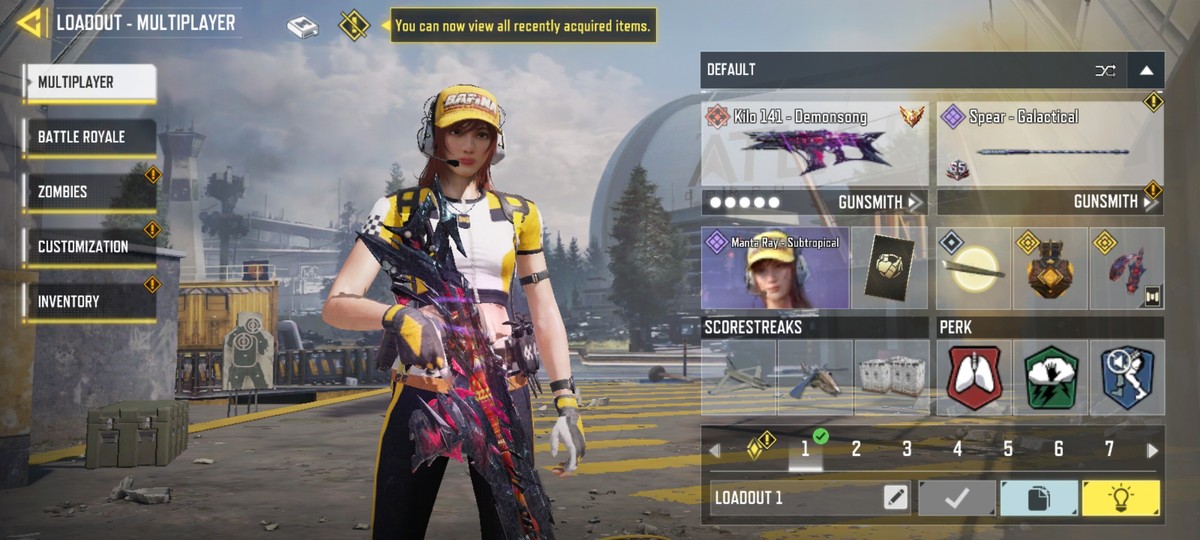The width and height of the screenshot is (1200, 540).
Task: Copy the loadout with the blue button
Action: coord(1039,498)
